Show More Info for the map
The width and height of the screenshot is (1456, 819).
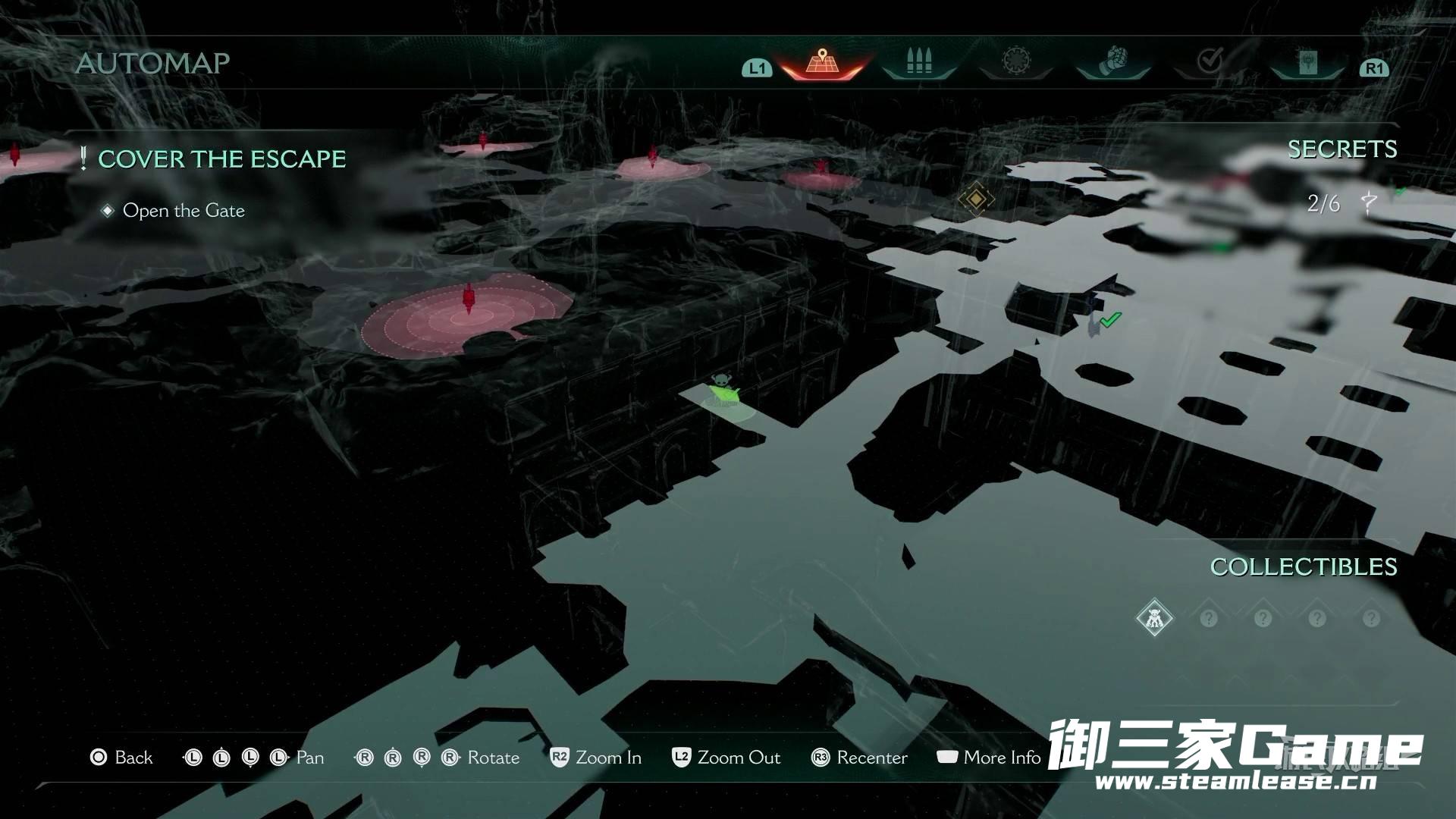click(989, 758)
